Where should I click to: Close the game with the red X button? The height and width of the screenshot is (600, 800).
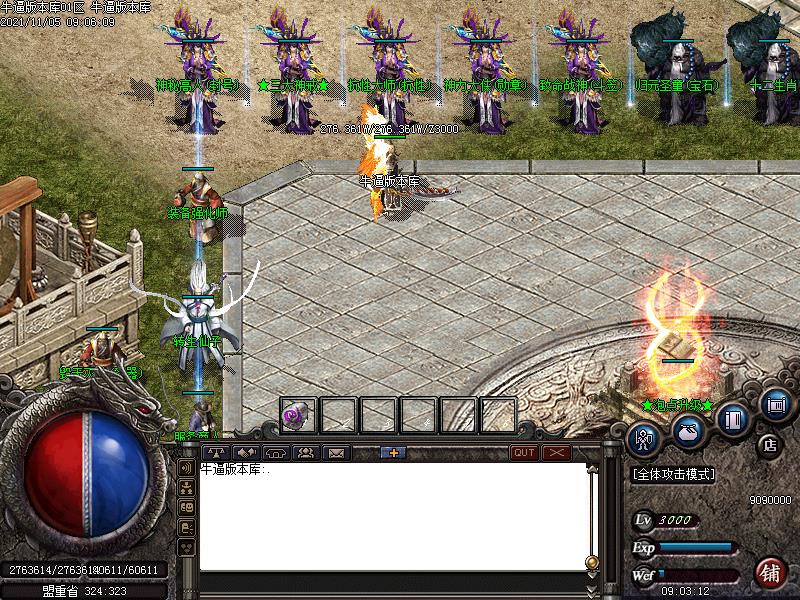(x=555, y=452)
